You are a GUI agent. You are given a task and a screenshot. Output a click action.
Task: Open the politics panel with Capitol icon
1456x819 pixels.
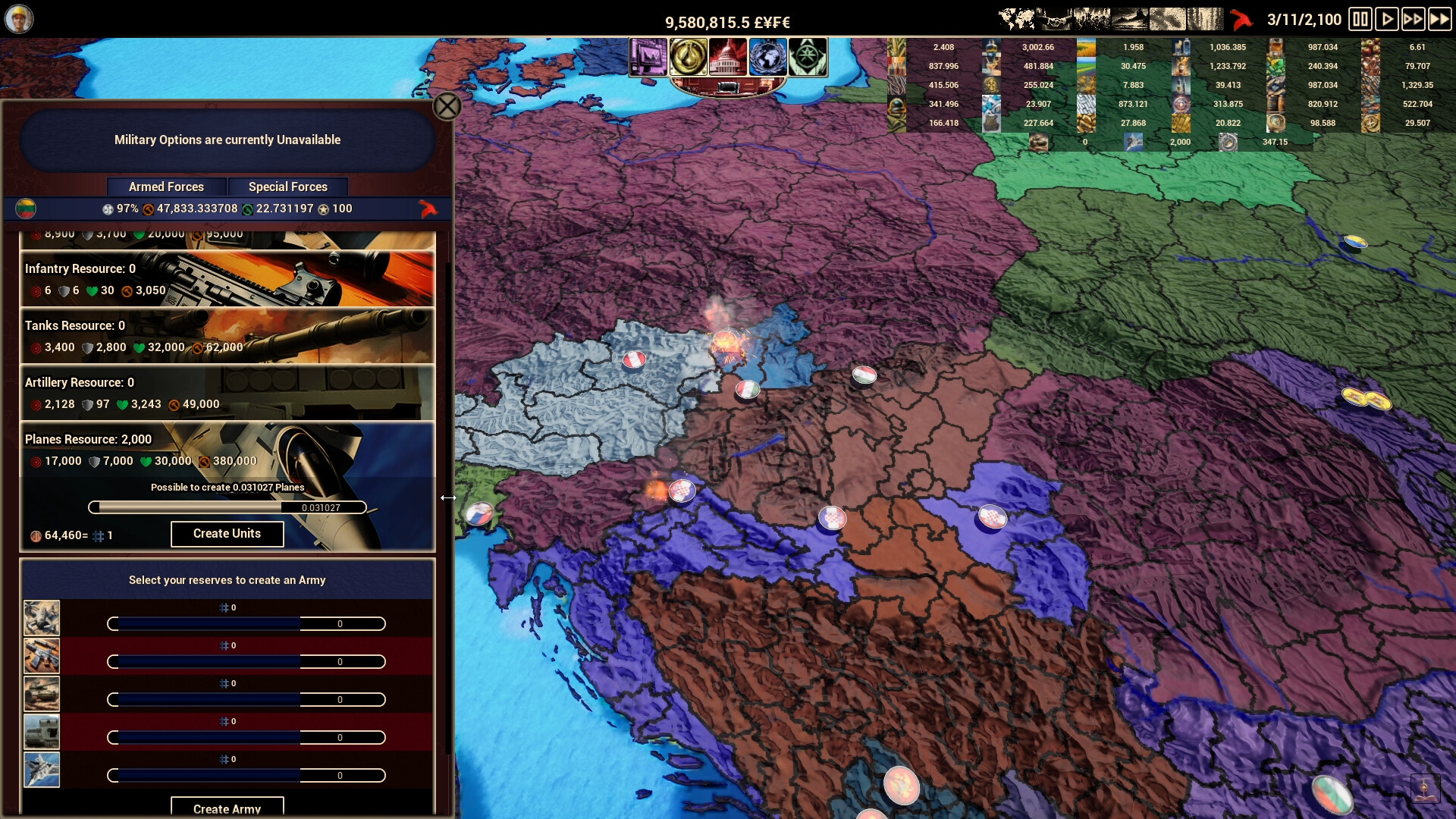tap(728, 57)
